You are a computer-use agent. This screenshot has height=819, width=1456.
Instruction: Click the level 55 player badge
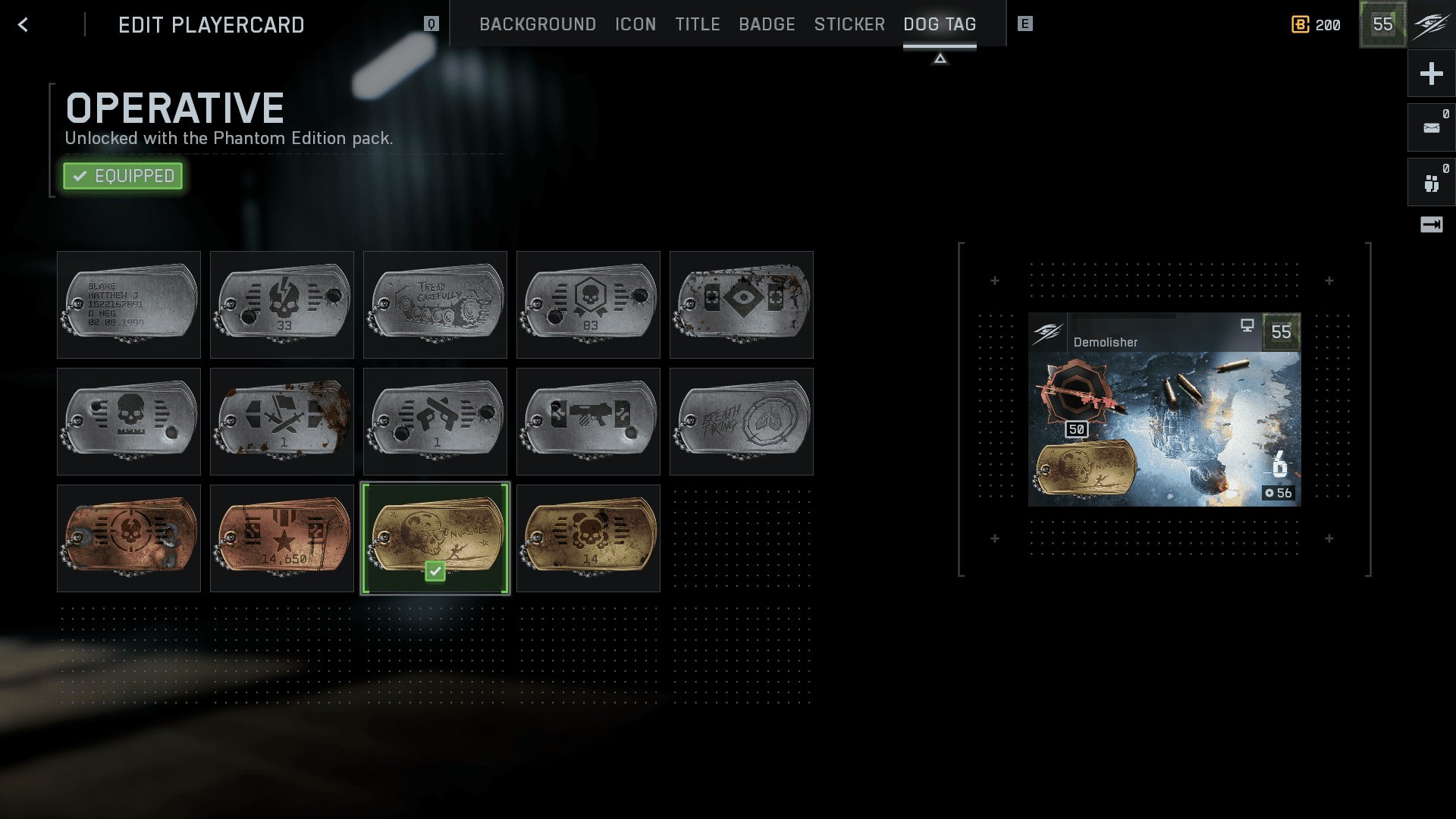pyautogui.click(x=1382, y=24)
